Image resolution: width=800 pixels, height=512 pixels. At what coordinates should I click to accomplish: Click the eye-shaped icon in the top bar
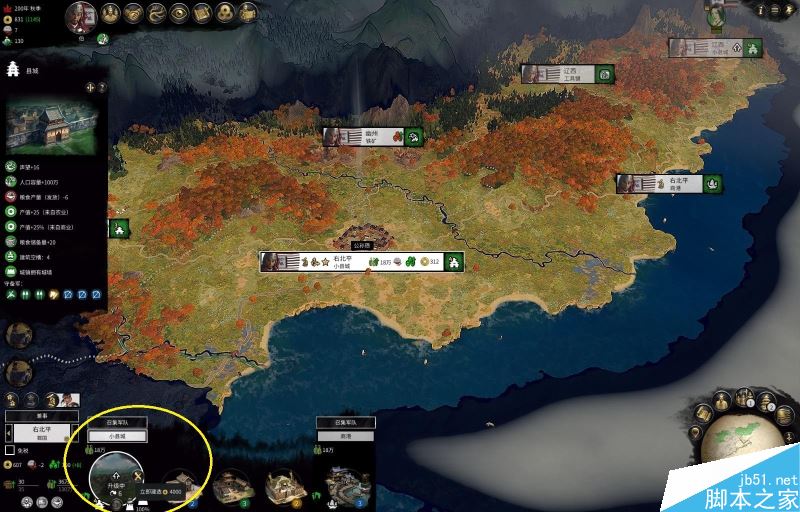point(179,13)
